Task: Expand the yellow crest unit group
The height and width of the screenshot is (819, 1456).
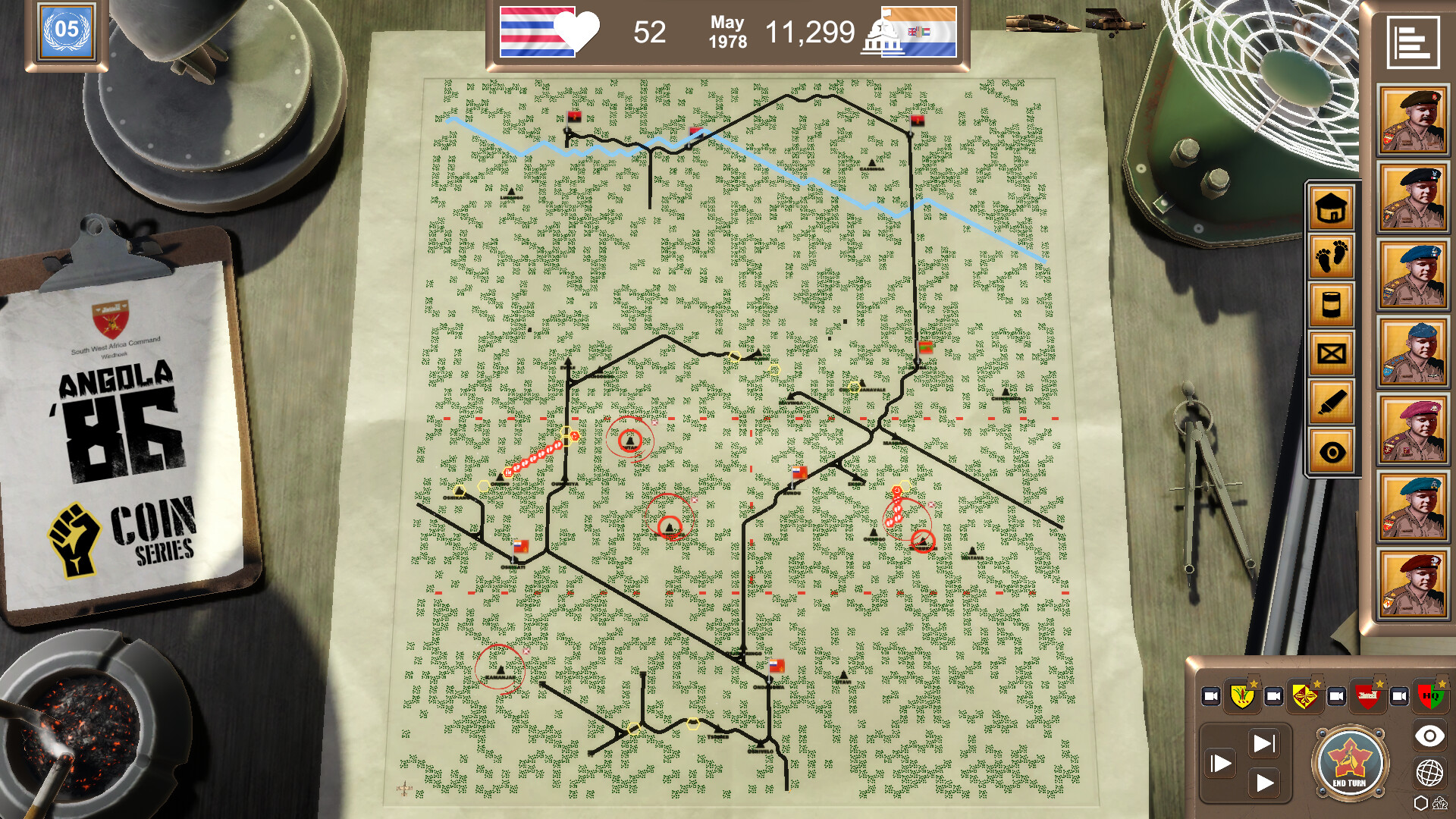Action: tap(1242, 695)
